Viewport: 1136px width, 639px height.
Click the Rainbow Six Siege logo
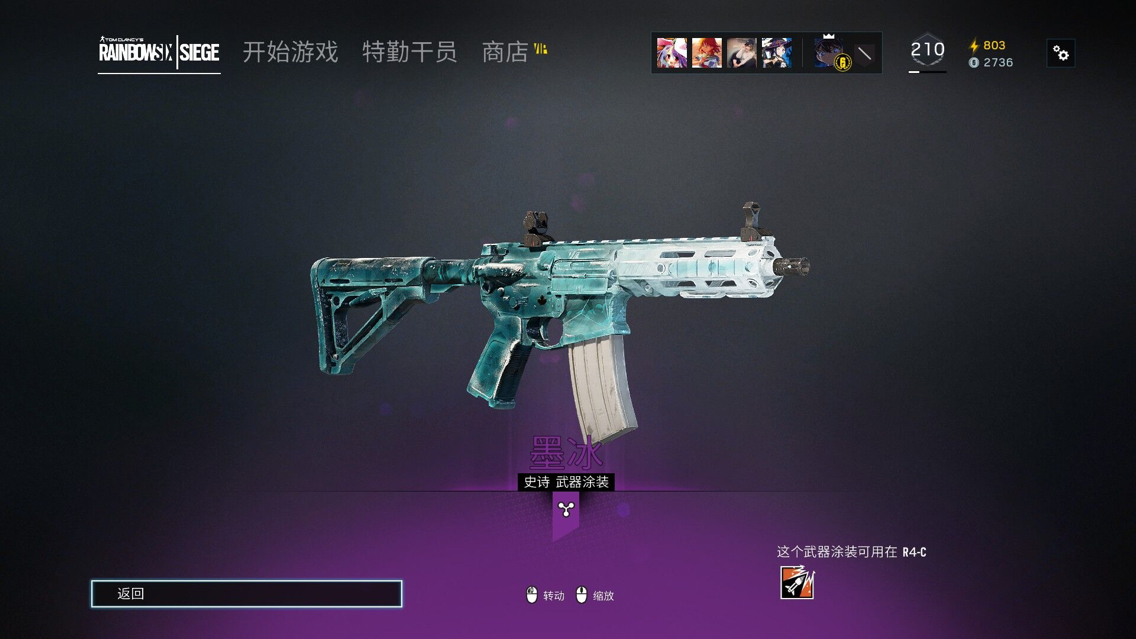(159, 53)
